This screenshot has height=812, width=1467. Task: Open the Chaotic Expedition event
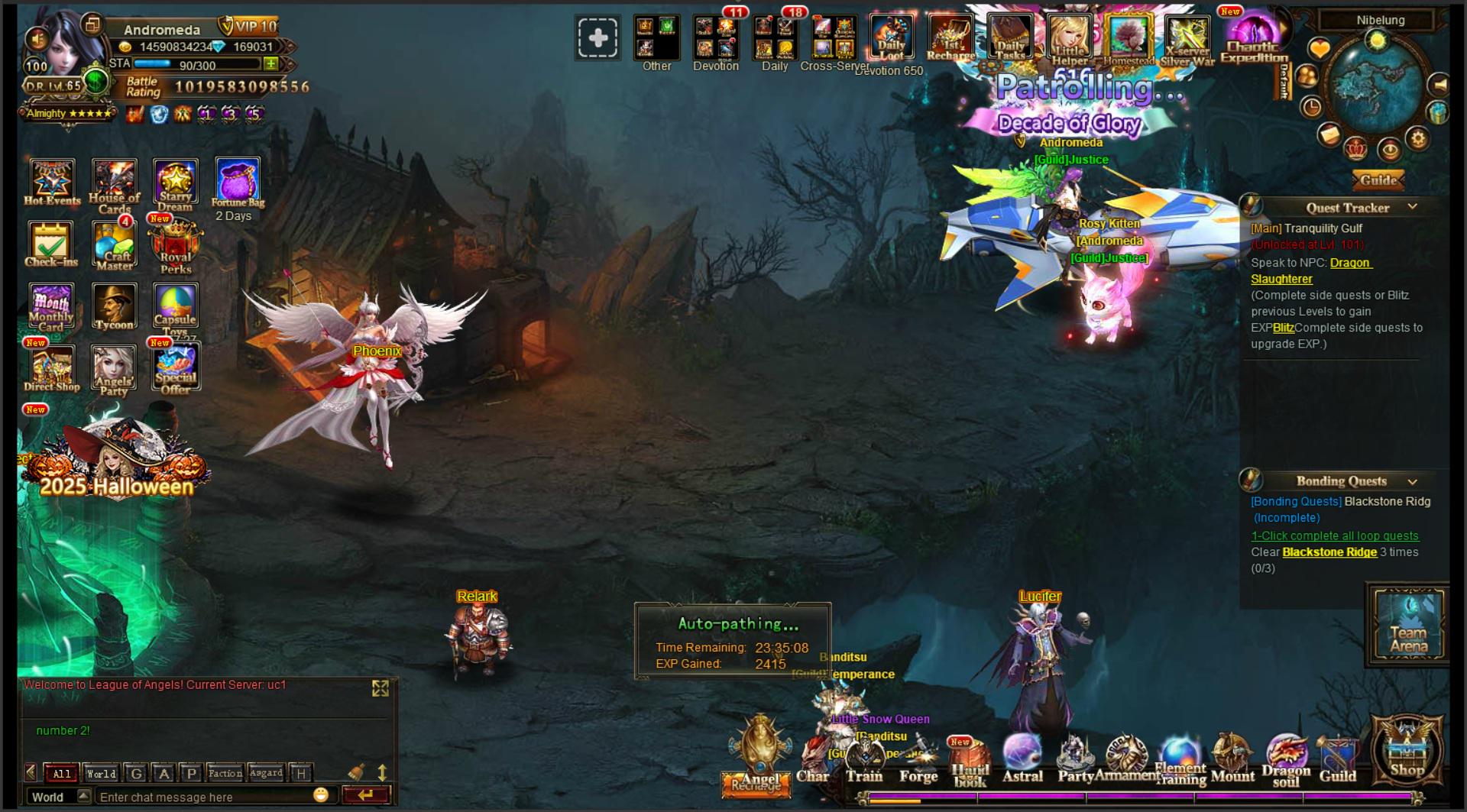tap(1253, 40)
